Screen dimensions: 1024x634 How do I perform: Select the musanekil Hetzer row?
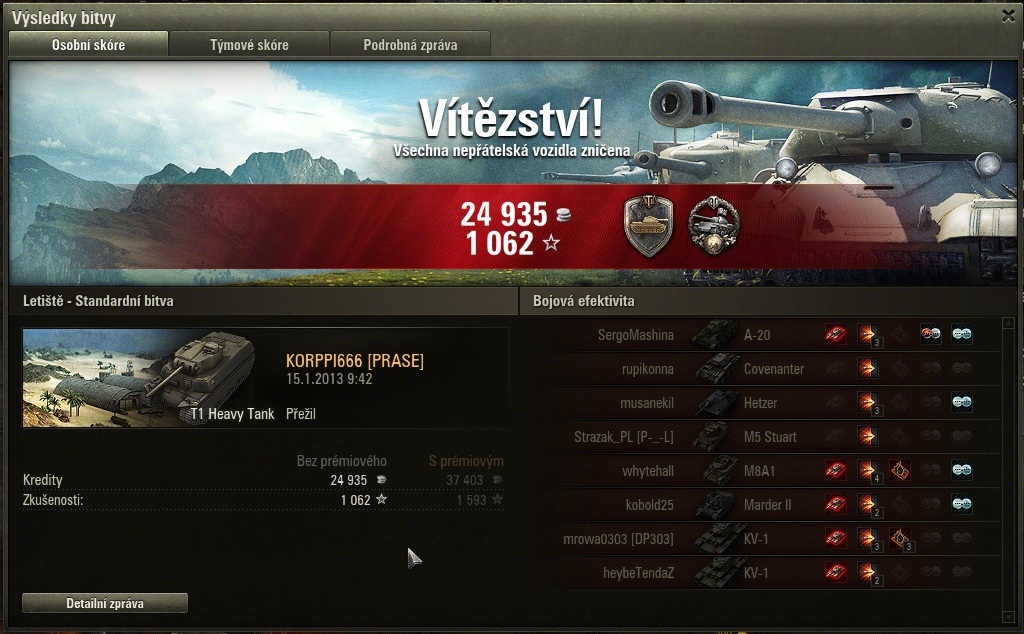[x=760, y=403]
